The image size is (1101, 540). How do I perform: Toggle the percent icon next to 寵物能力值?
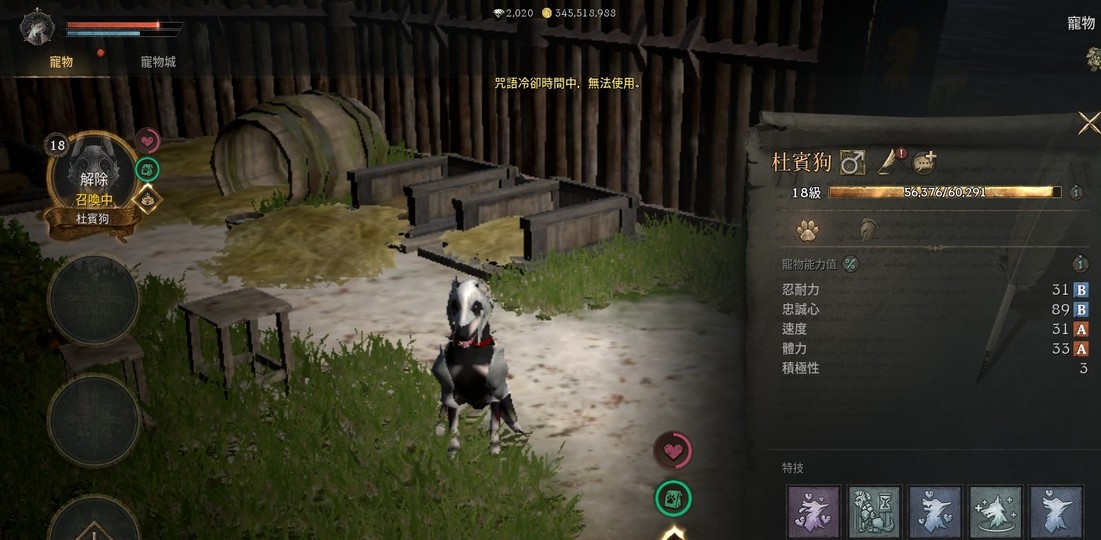point(850,264)
